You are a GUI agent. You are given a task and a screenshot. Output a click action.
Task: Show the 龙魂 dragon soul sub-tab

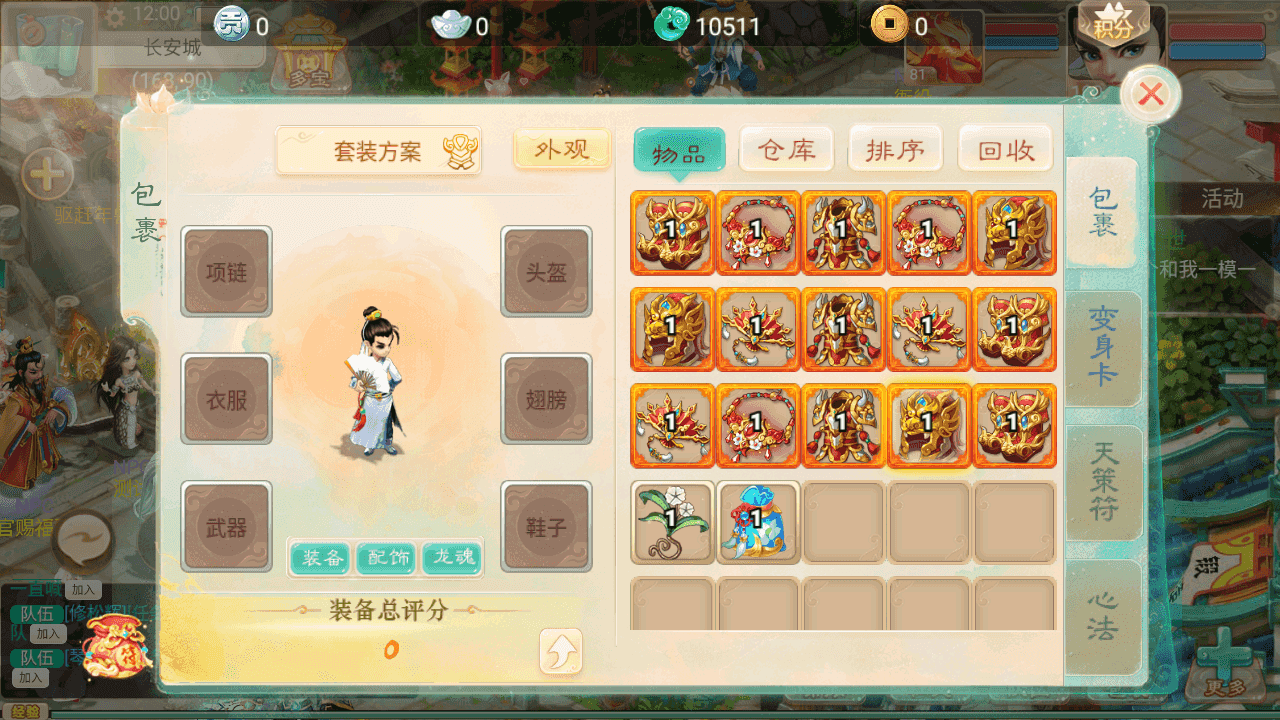452,558
